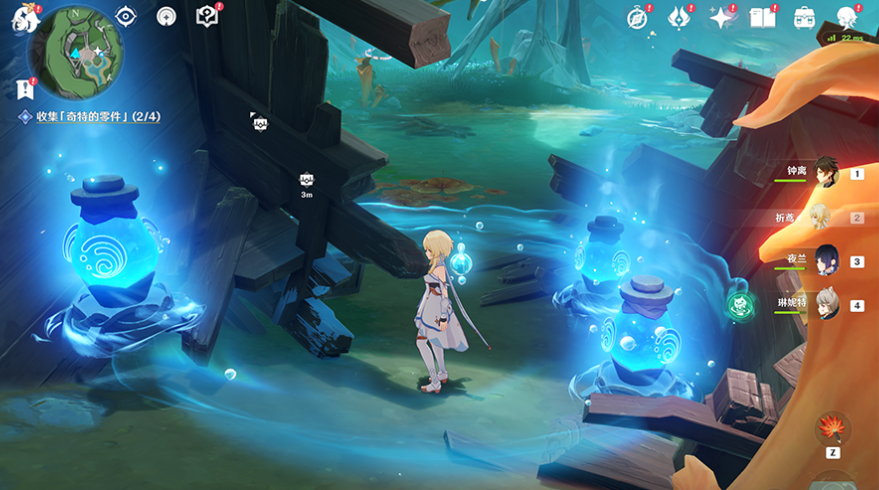Open the wish four-pointed star icon
Screen dimensions: 879x490
[721, 17]
